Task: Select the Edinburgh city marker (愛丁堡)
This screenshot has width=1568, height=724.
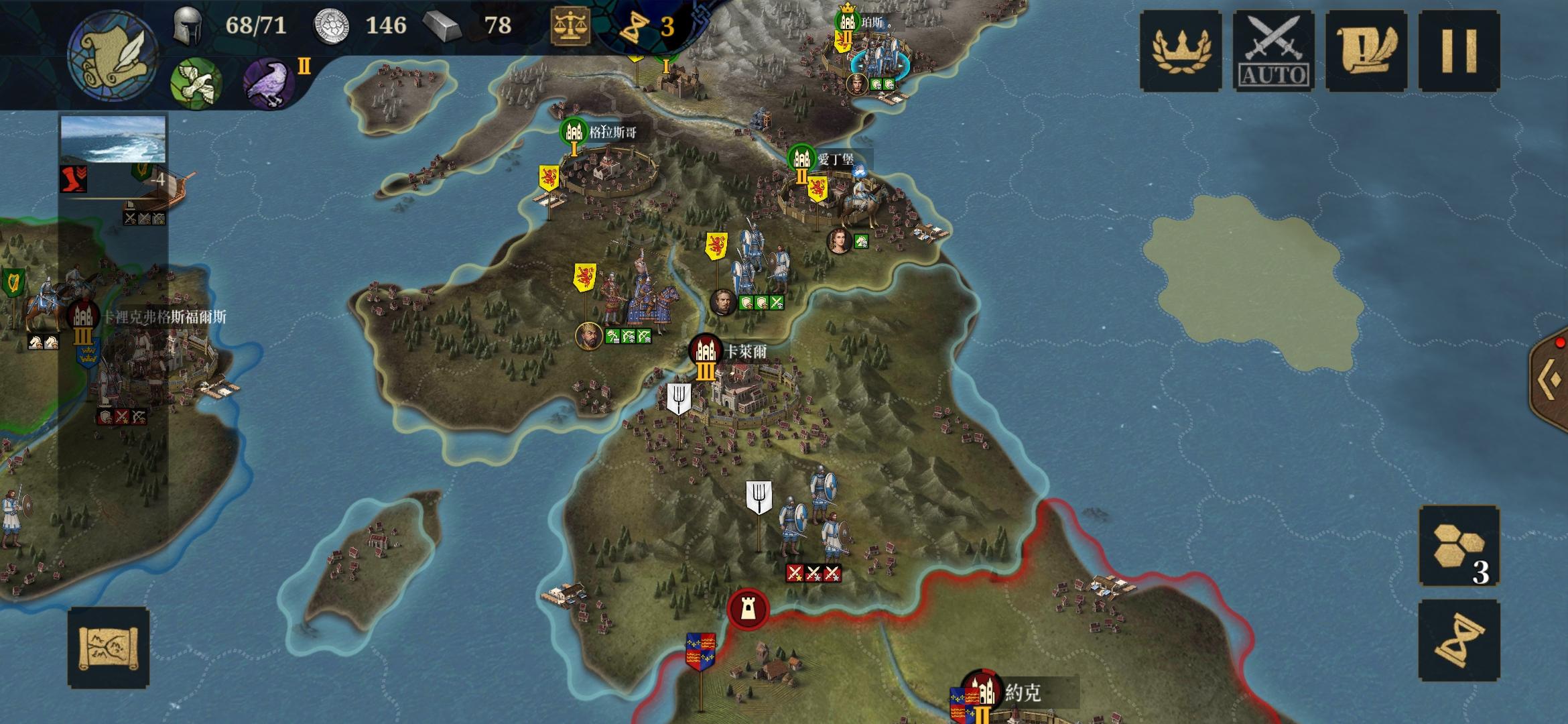Action: pyautogui.click(x=801, y=160)
